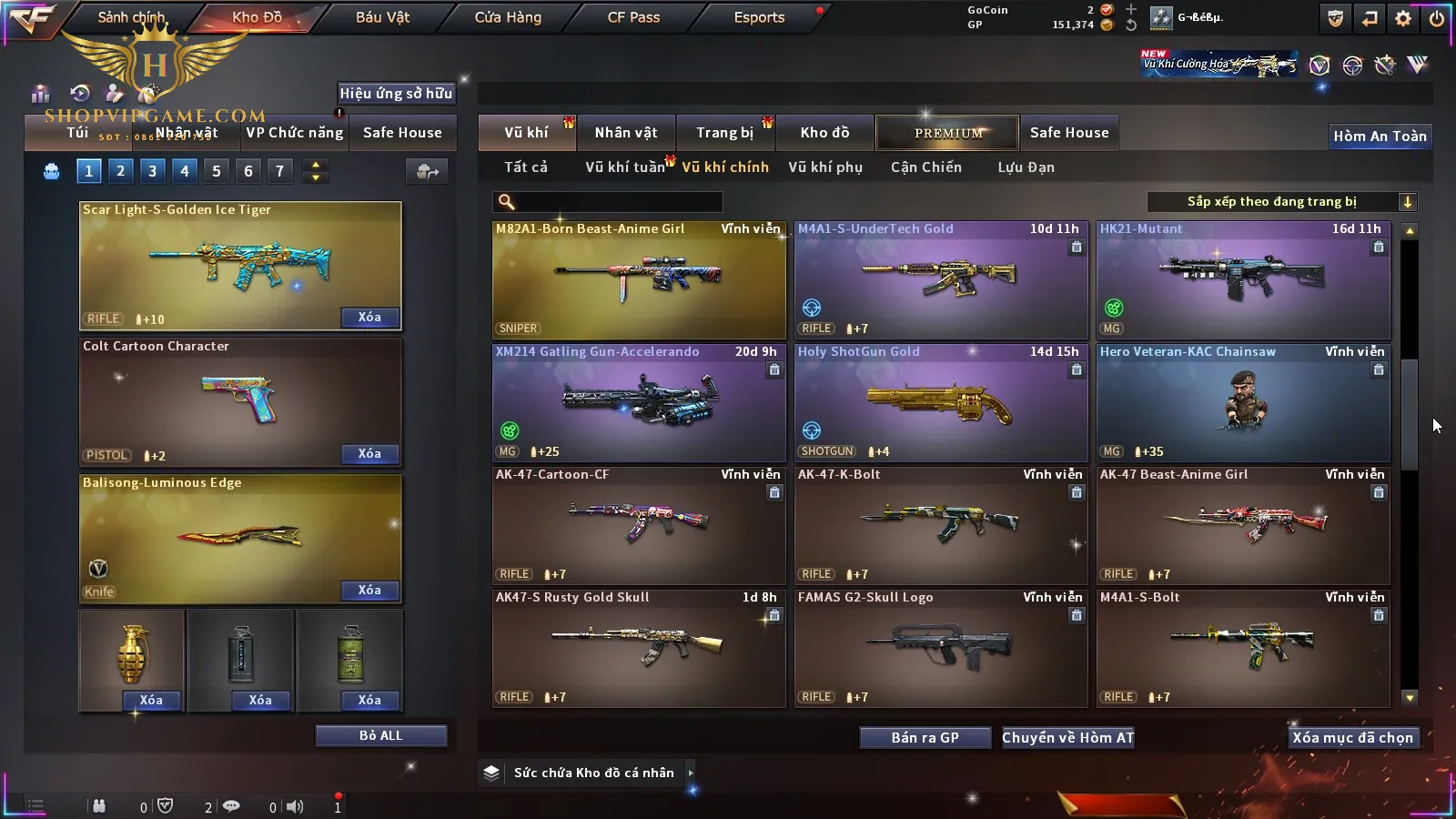Click the Bán ra GP button
Viewport: 1456px width, 819px height.
click(925, 738)
